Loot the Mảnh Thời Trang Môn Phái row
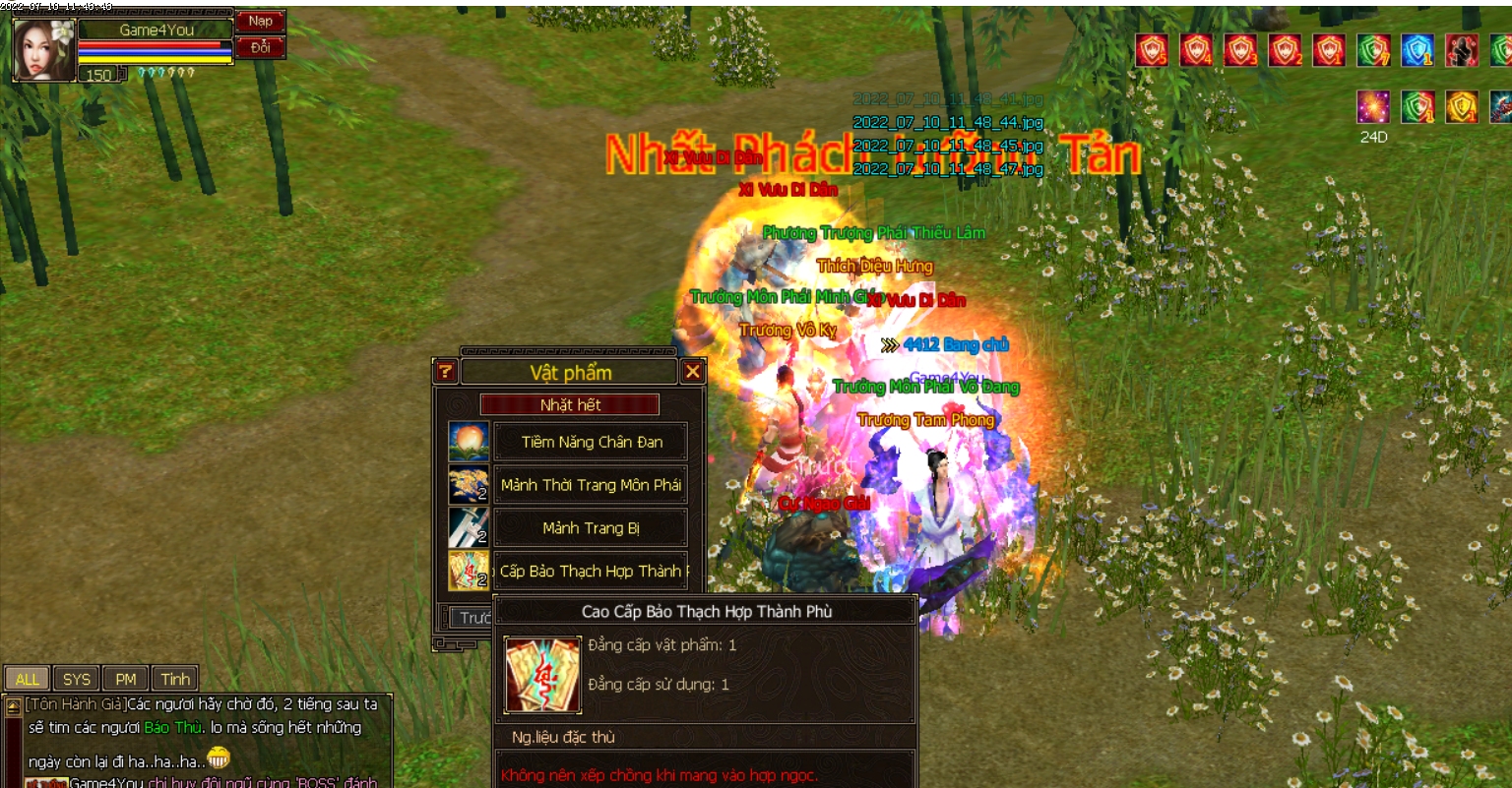The height and width of the screenshot is (788, 1512). pos(591,485)
